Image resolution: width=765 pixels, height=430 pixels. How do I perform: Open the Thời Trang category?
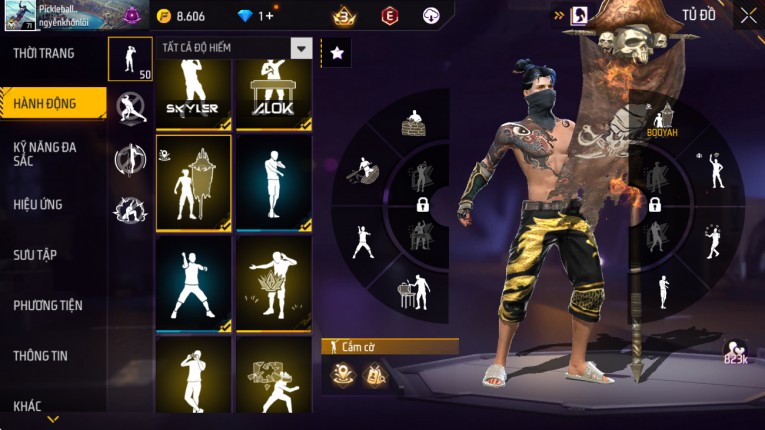(x=45, y=53)
